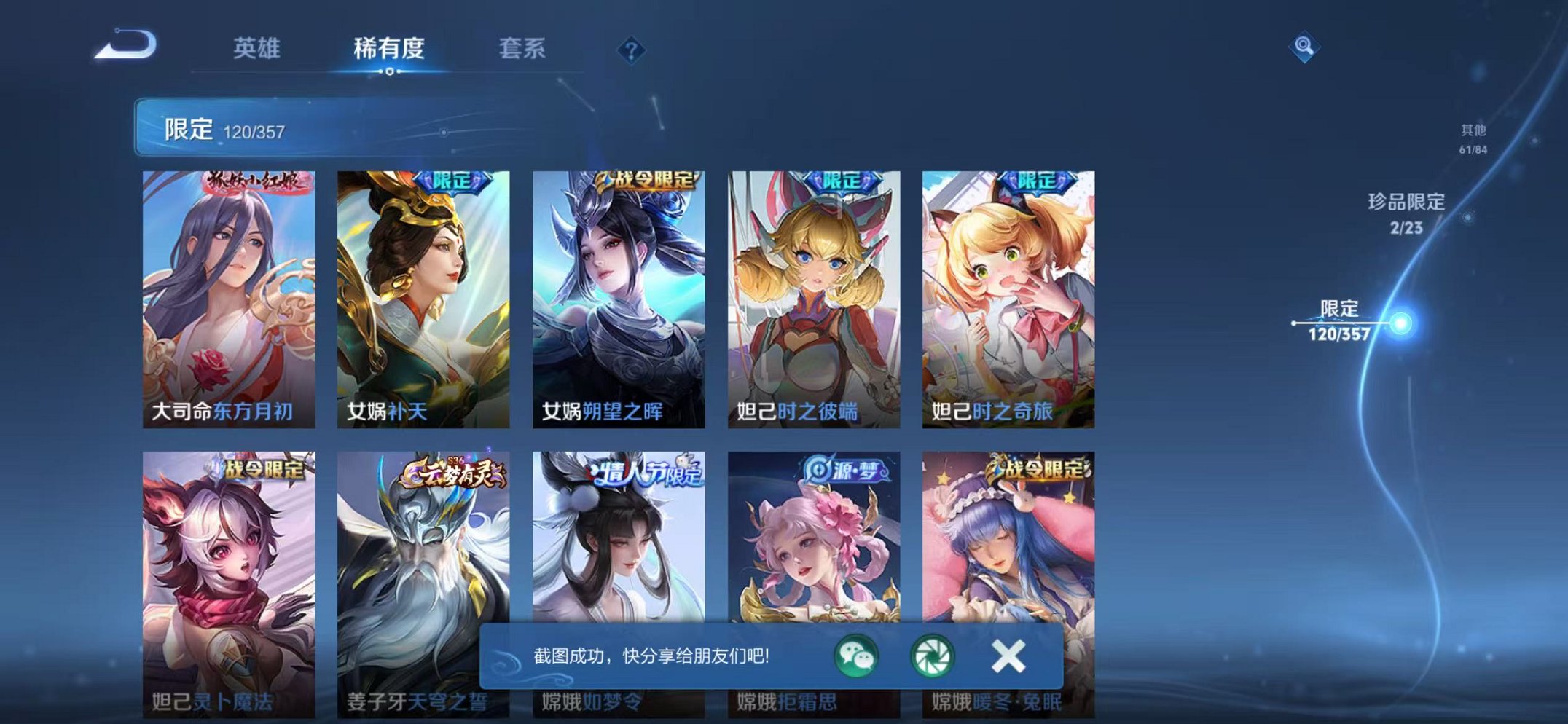Select 其他 61/84 on the right sidebar
This screenshot has height=724, width=1568.
[1473, 136]
